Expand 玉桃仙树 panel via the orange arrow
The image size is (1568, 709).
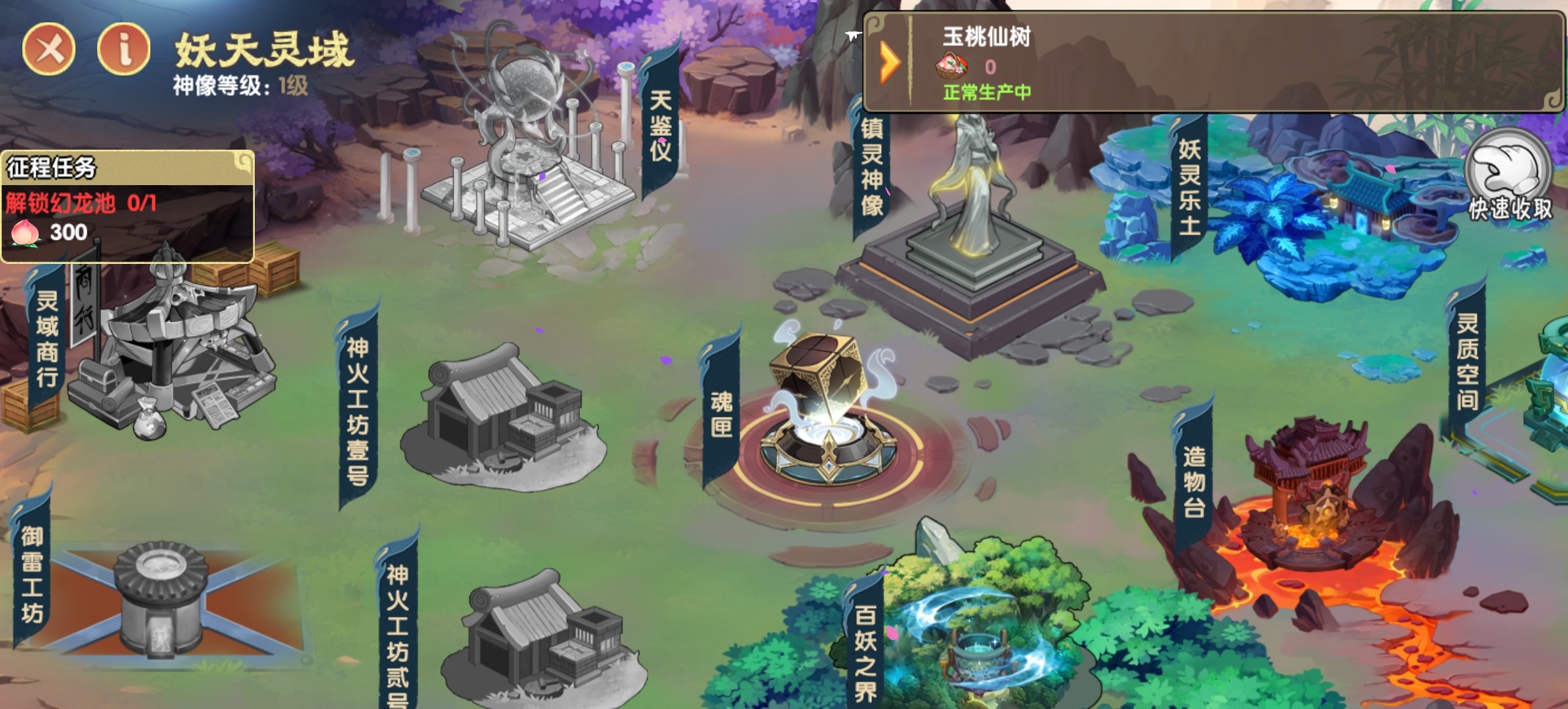[891, 60]
